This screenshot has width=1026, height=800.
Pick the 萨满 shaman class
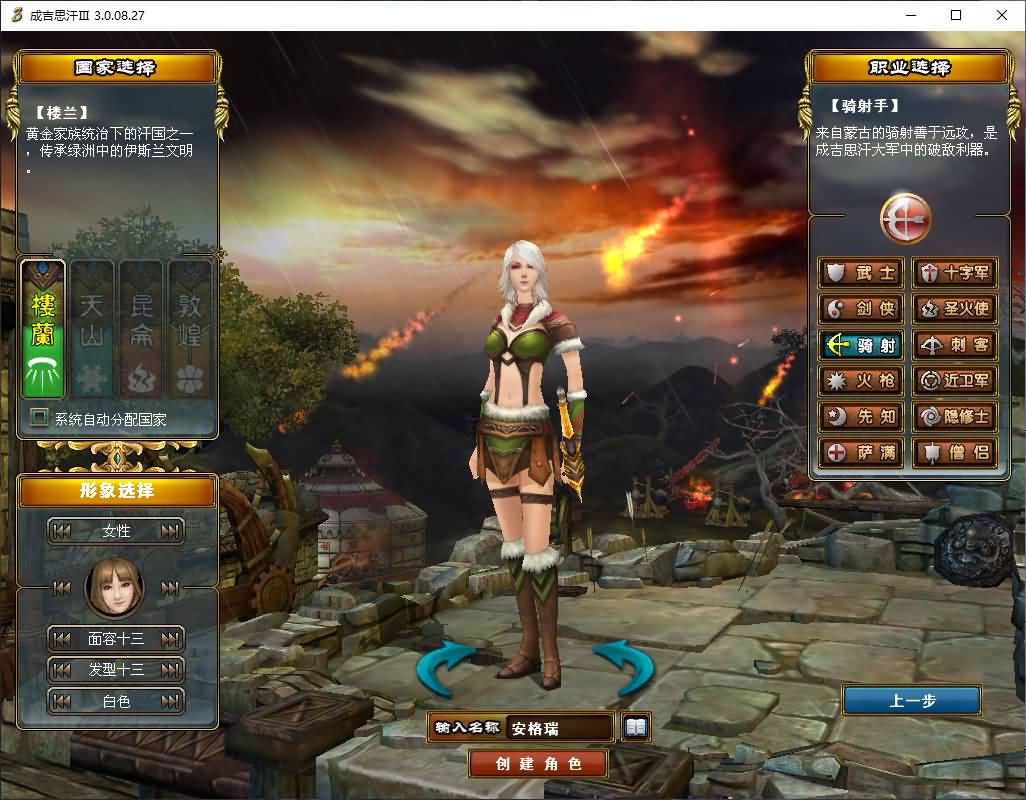[x=861, y=453]
